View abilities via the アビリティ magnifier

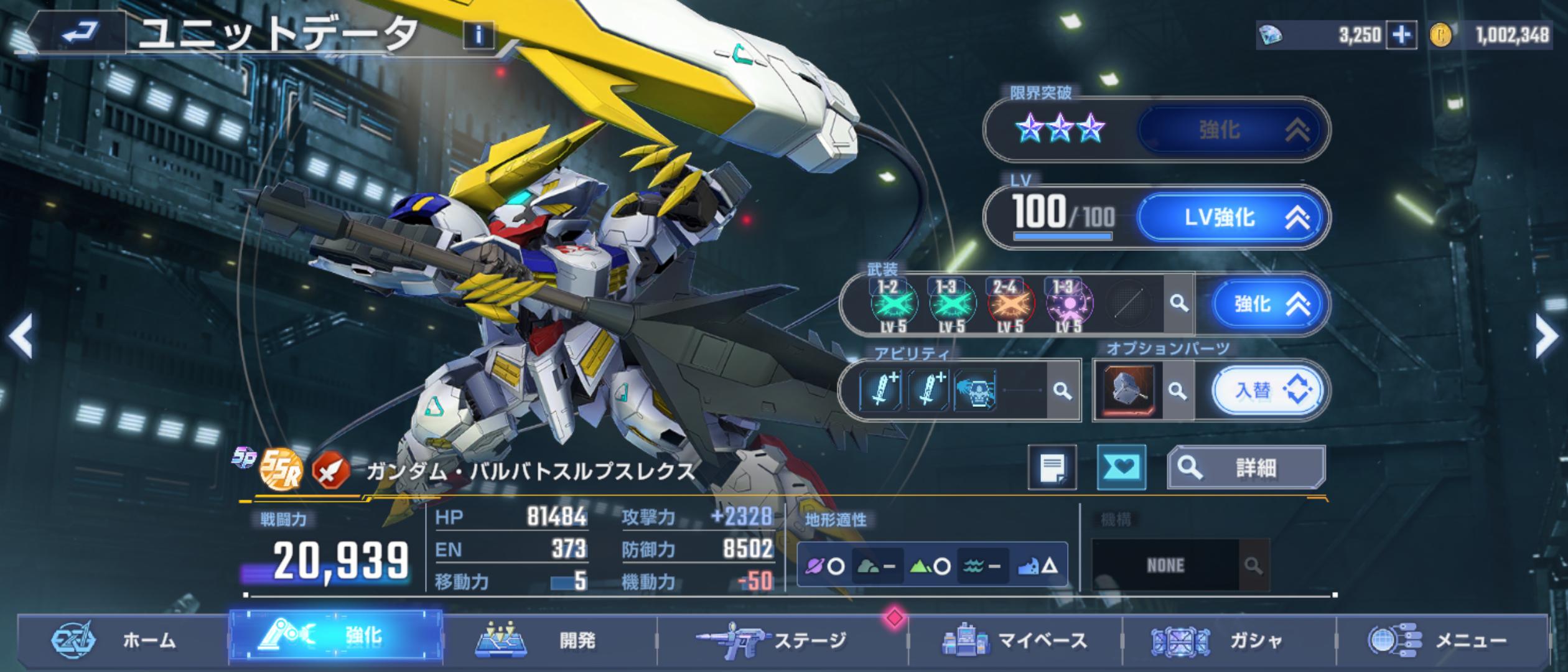click(x=1063, y=391)
